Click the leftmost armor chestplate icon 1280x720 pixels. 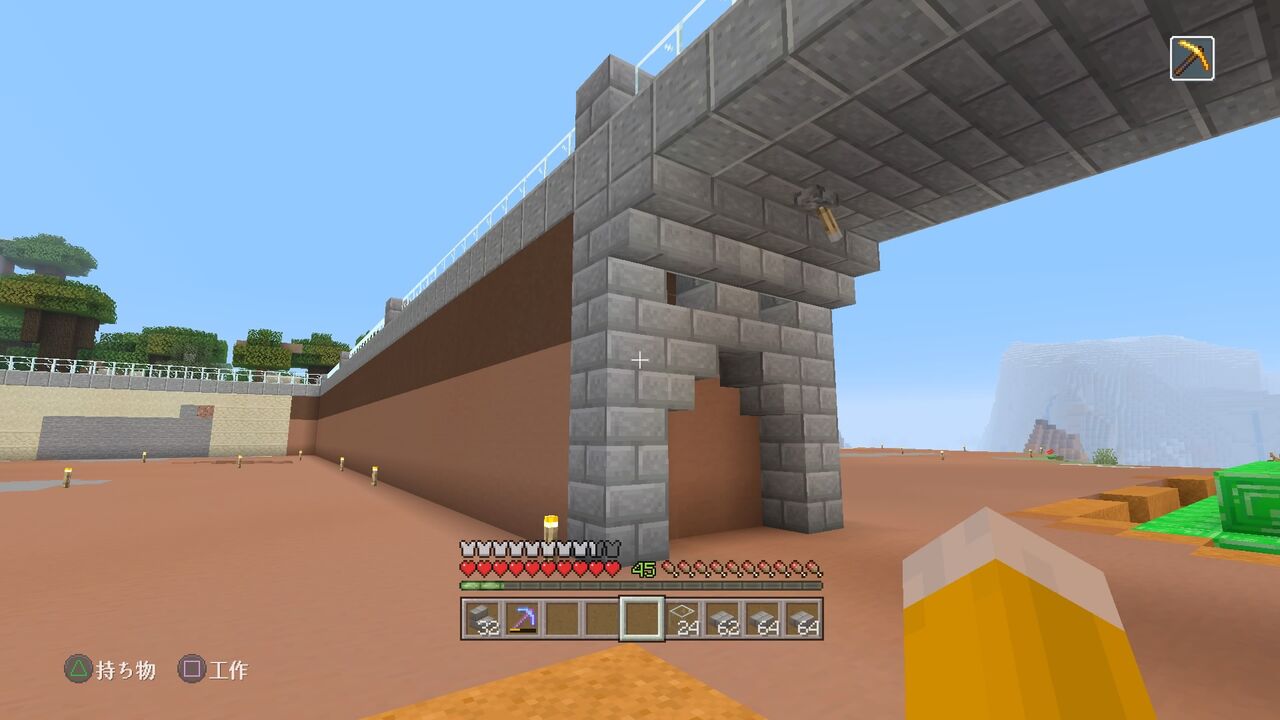[466, 547]
